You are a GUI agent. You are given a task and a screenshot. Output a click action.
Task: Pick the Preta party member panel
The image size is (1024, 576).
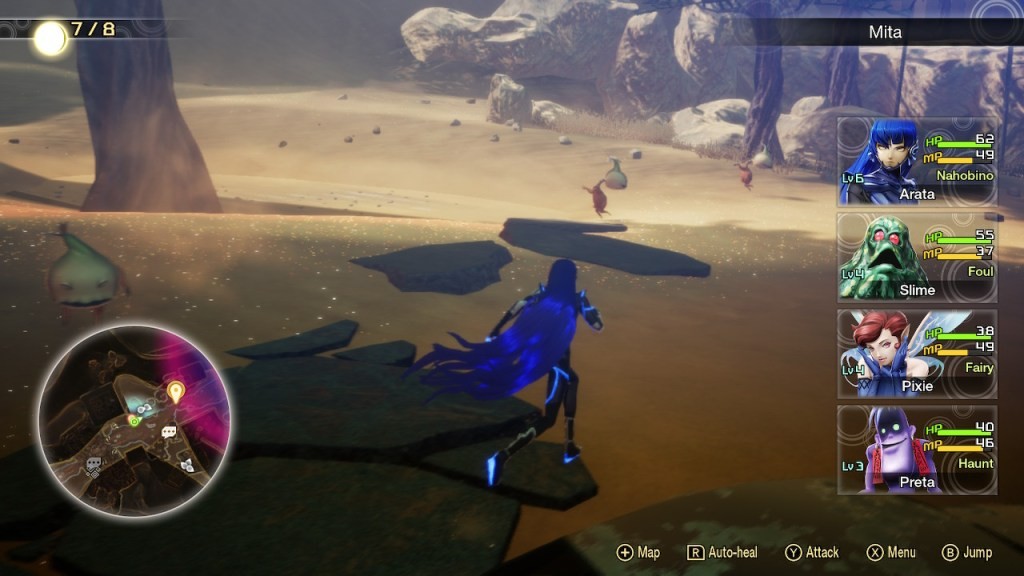[x=916, y=449]
